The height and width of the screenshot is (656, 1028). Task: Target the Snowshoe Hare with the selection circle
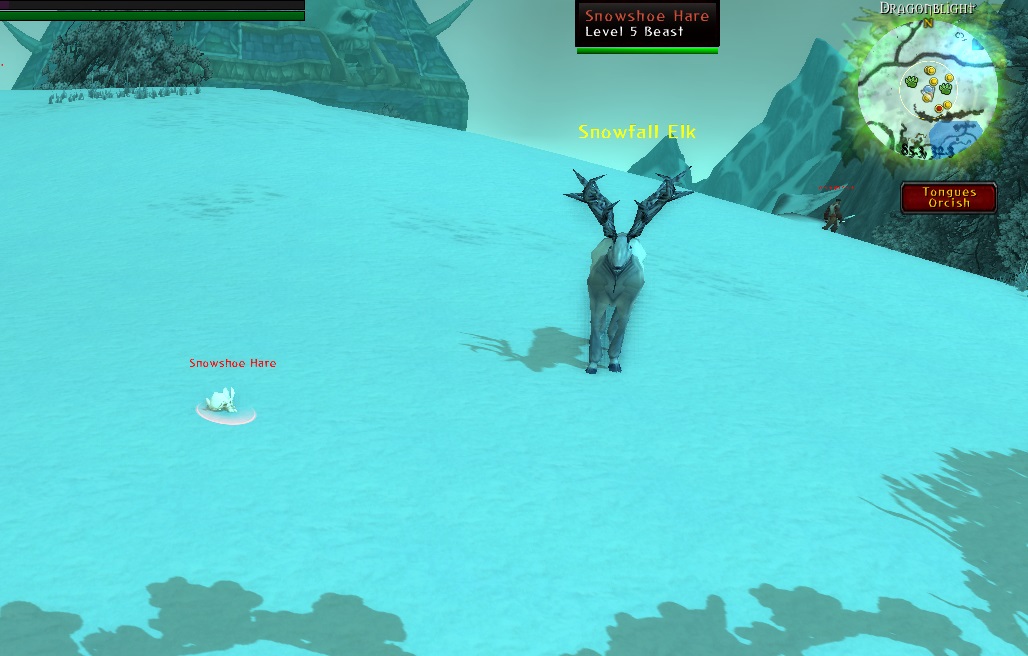click(224, 404)
